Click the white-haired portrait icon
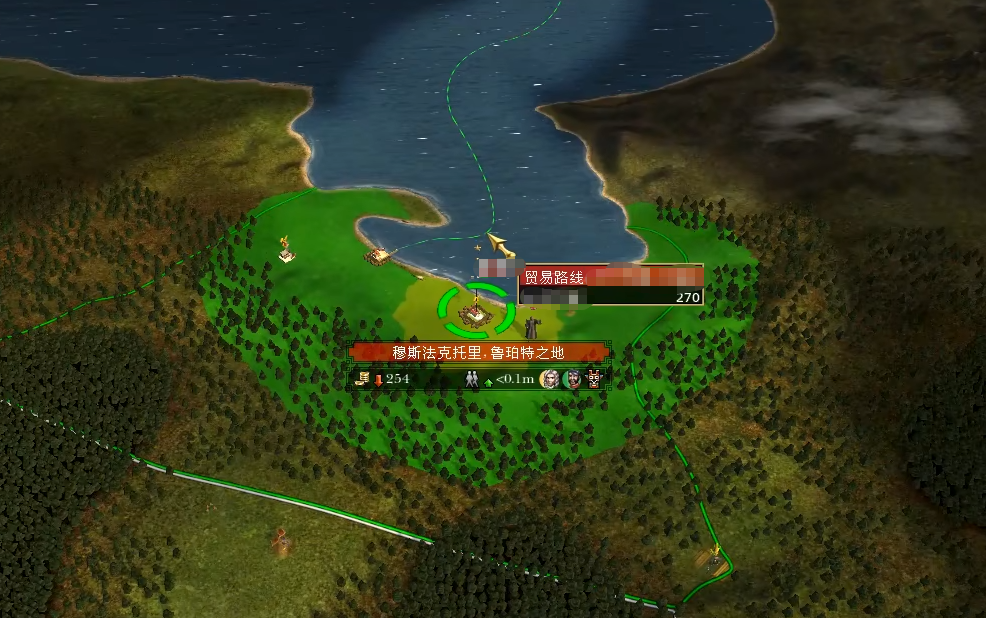The width and height of the screenshot is (986, 618). [549, 379]
